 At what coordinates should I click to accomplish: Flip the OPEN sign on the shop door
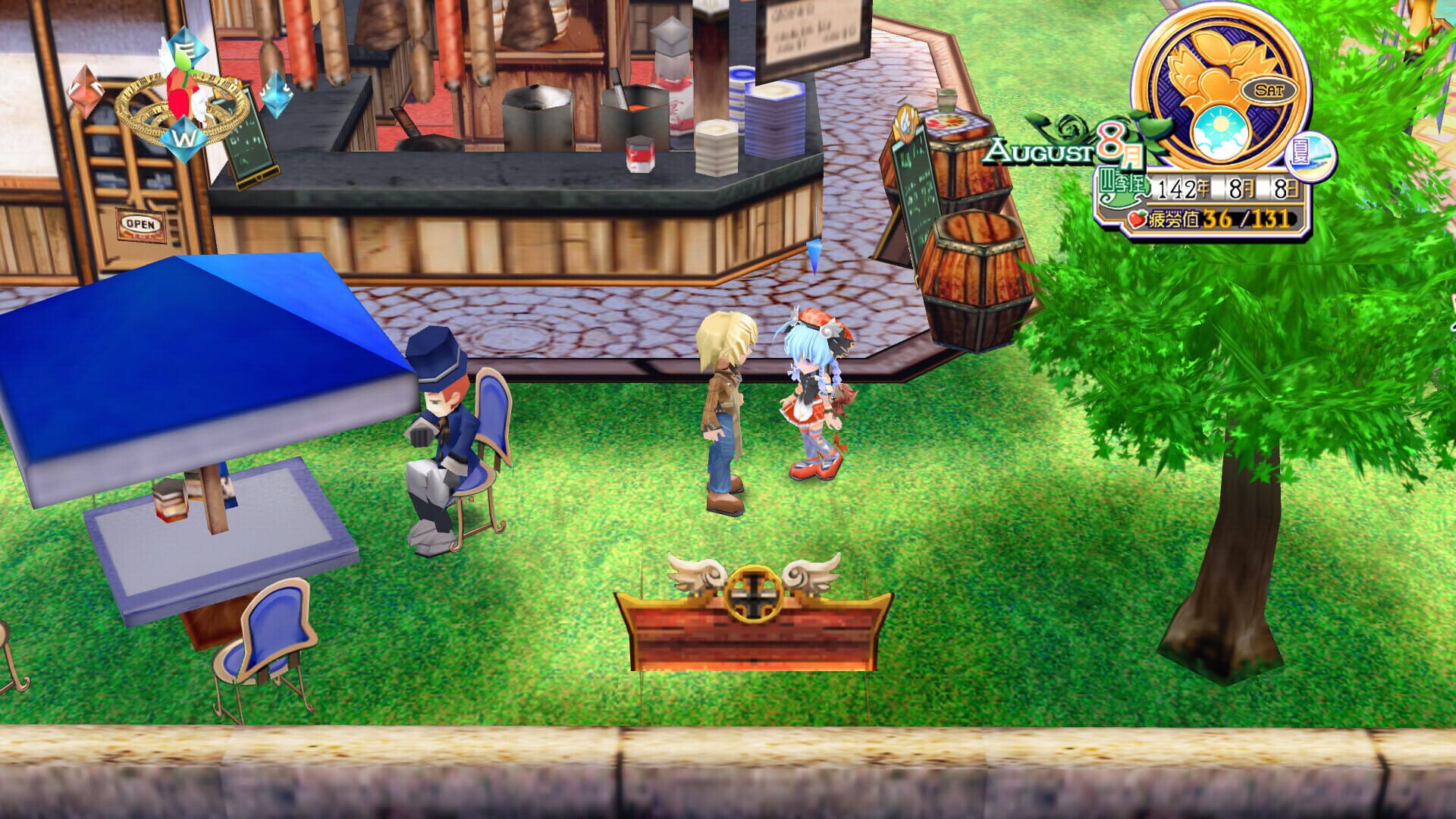click(x=142, y=225)
